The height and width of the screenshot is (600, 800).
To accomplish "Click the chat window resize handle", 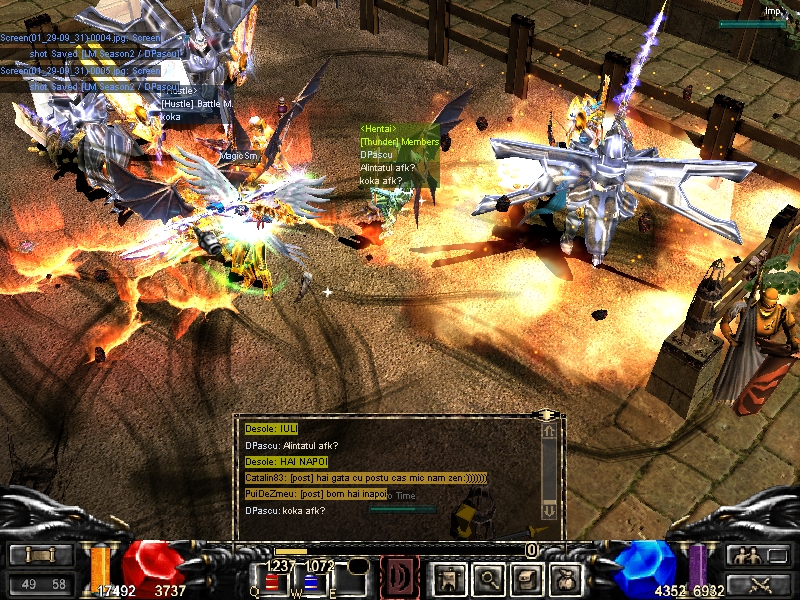I will [x=546, y=414].
